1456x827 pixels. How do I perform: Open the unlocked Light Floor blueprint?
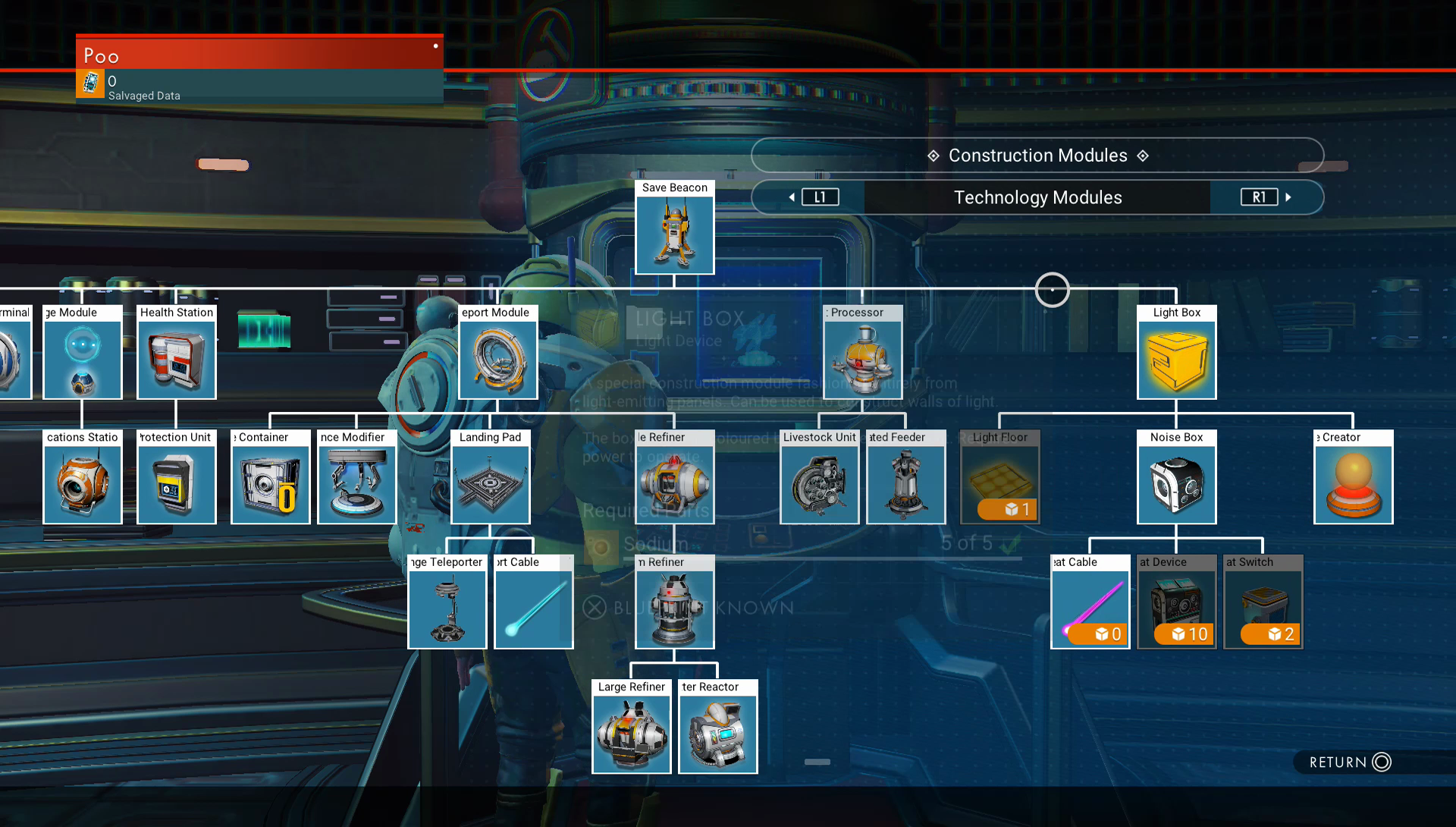click(x=999, y=476)
